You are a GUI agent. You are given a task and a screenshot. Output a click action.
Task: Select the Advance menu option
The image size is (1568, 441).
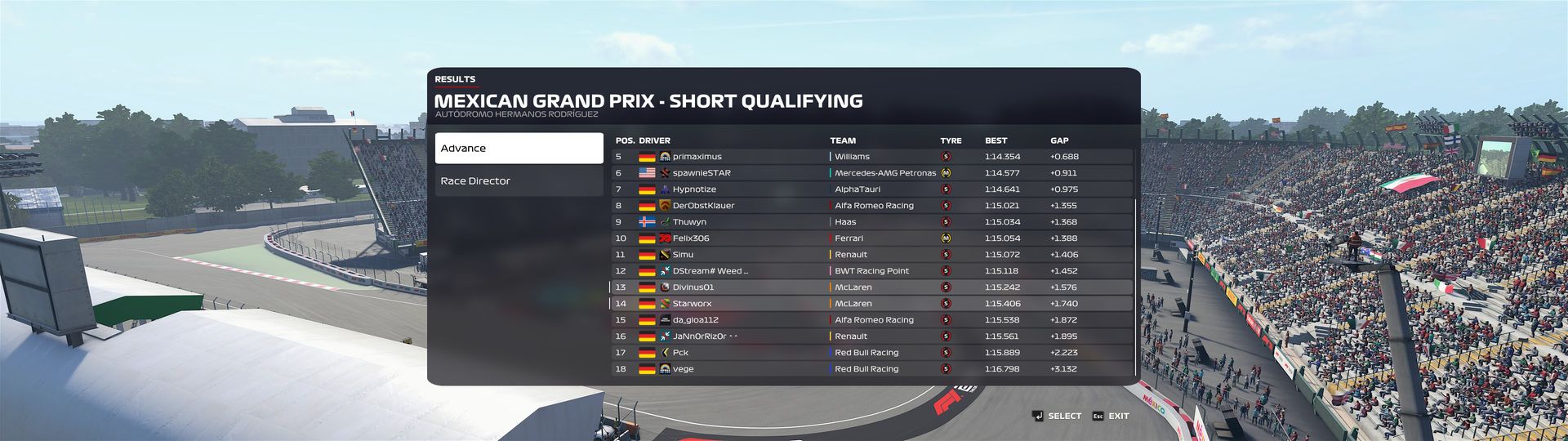[519, 149]
